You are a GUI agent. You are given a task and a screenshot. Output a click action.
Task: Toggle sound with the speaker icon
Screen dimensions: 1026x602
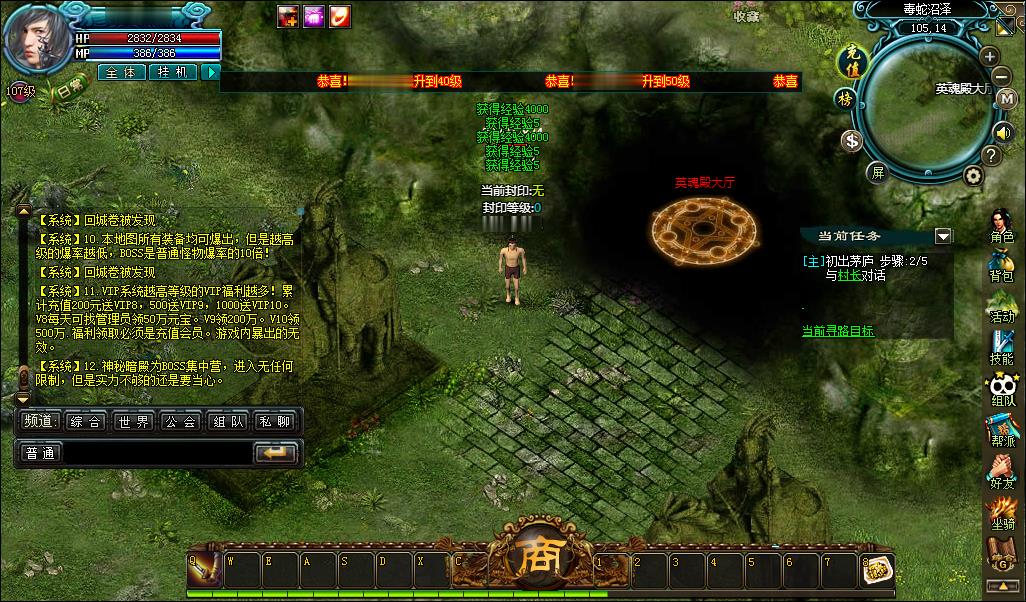pos(1003,131)
